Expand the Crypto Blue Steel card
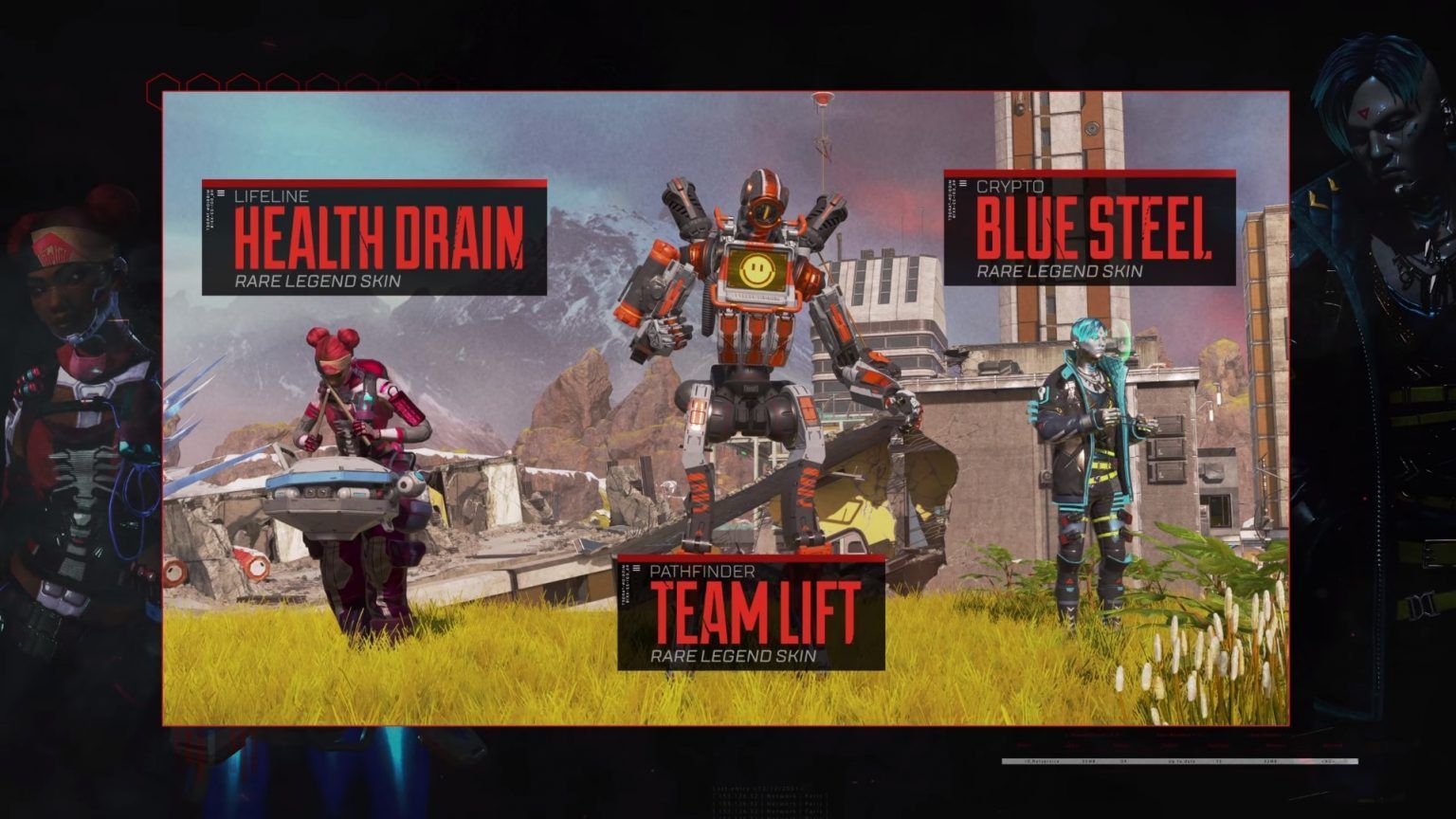 1090,227
